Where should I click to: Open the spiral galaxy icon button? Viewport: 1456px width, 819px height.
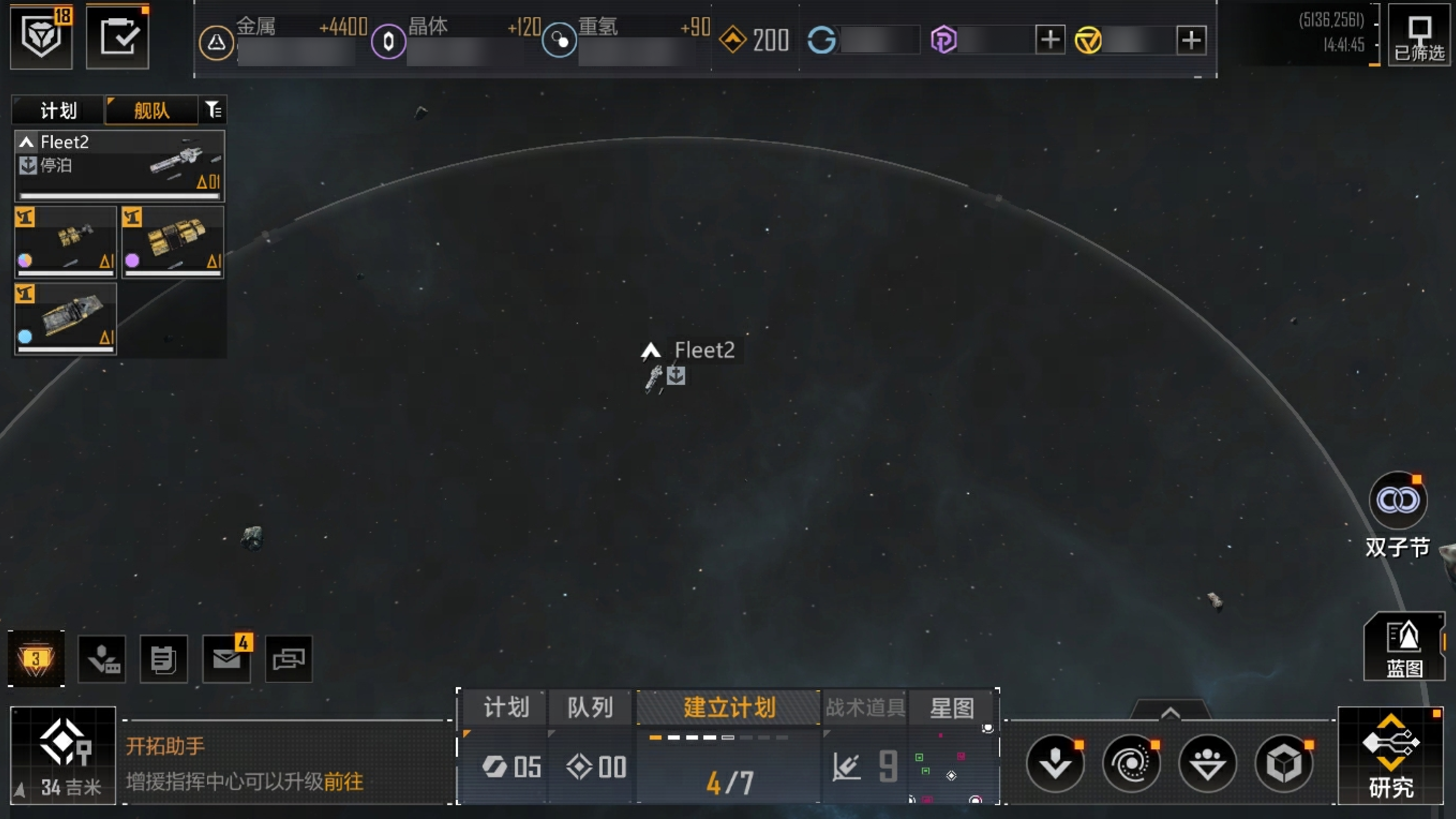1131,764
